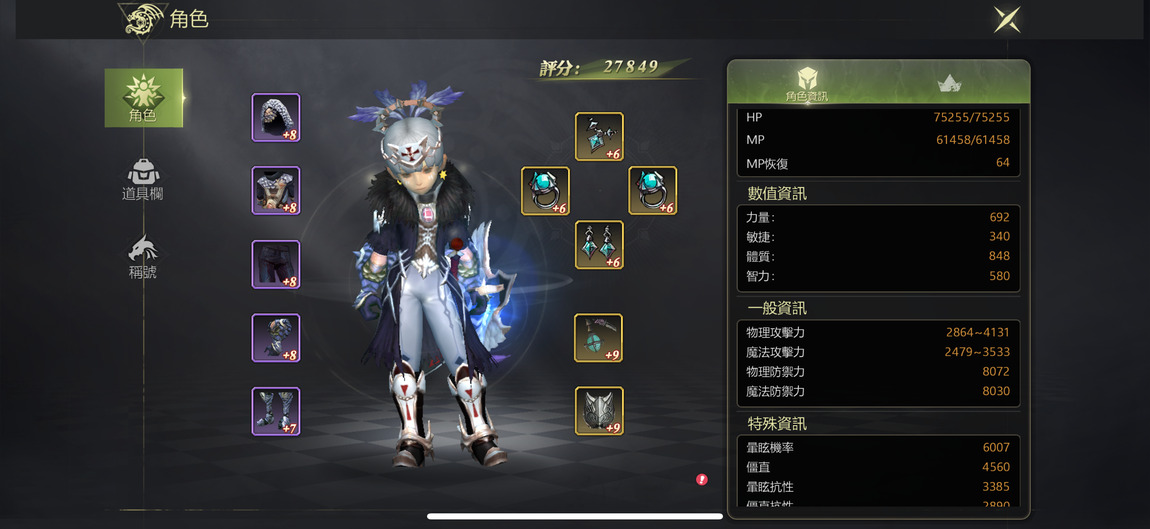Select the main weapon slot +9

coord(599,338)
